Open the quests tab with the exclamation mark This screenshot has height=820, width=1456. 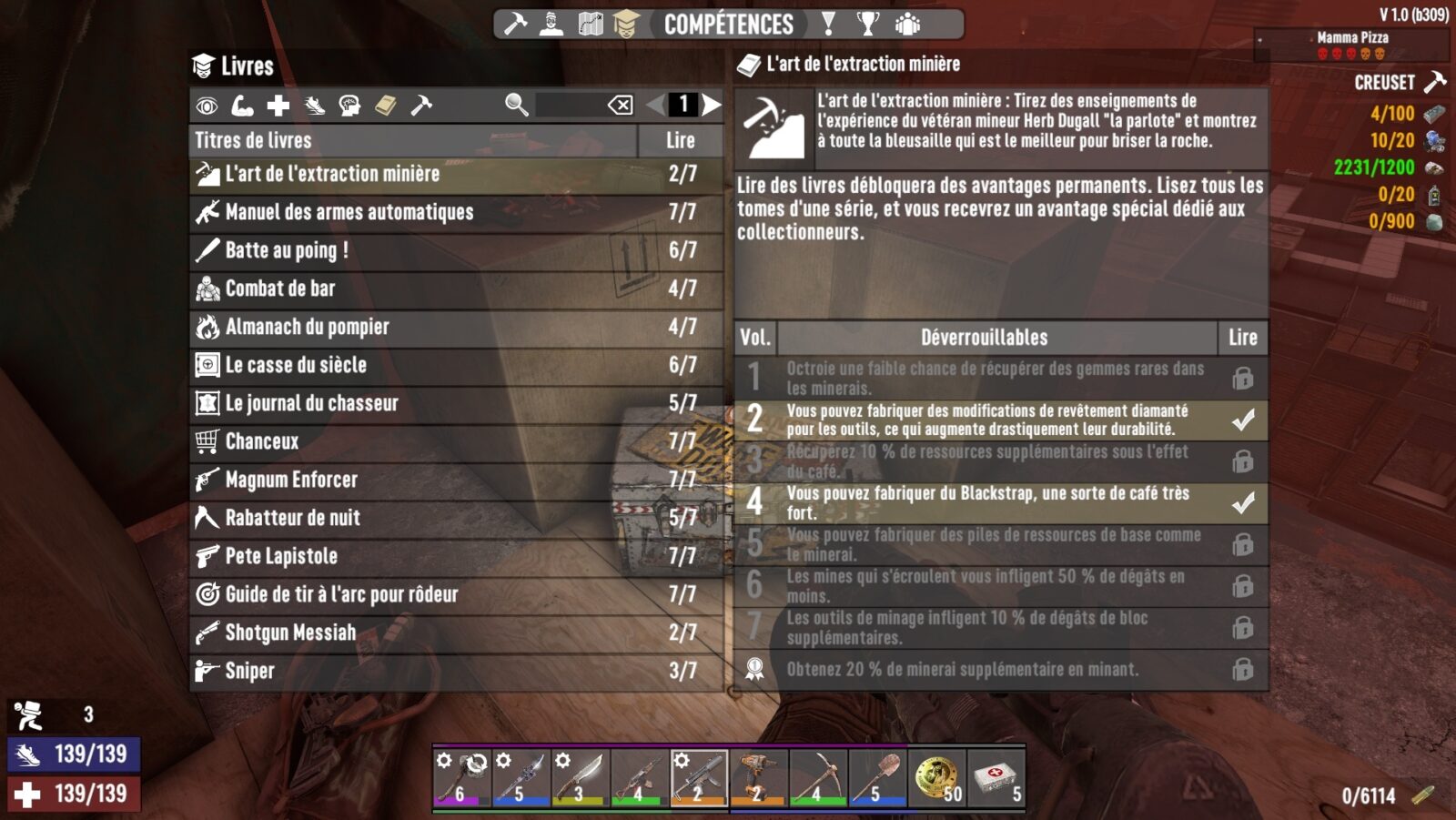point(828,24)
